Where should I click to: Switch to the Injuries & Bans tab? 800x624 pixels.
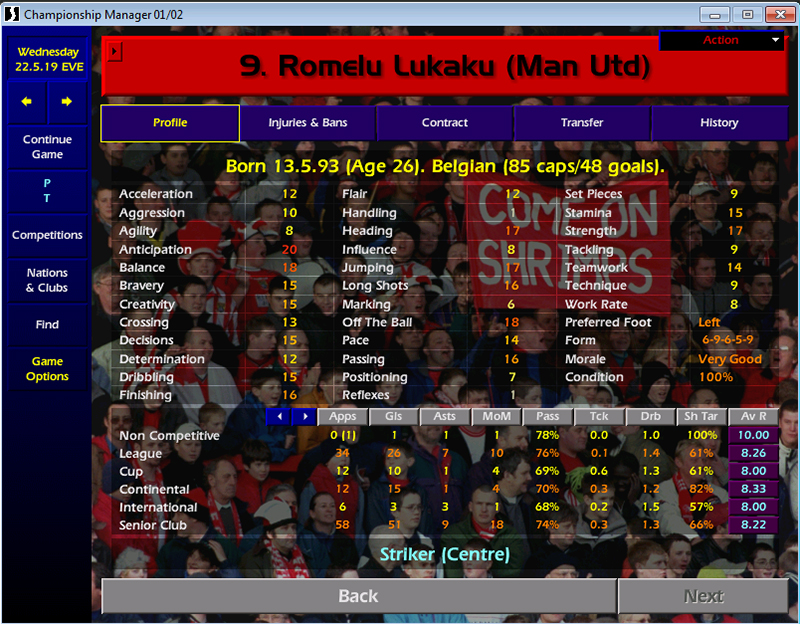[x=307, y=123]
